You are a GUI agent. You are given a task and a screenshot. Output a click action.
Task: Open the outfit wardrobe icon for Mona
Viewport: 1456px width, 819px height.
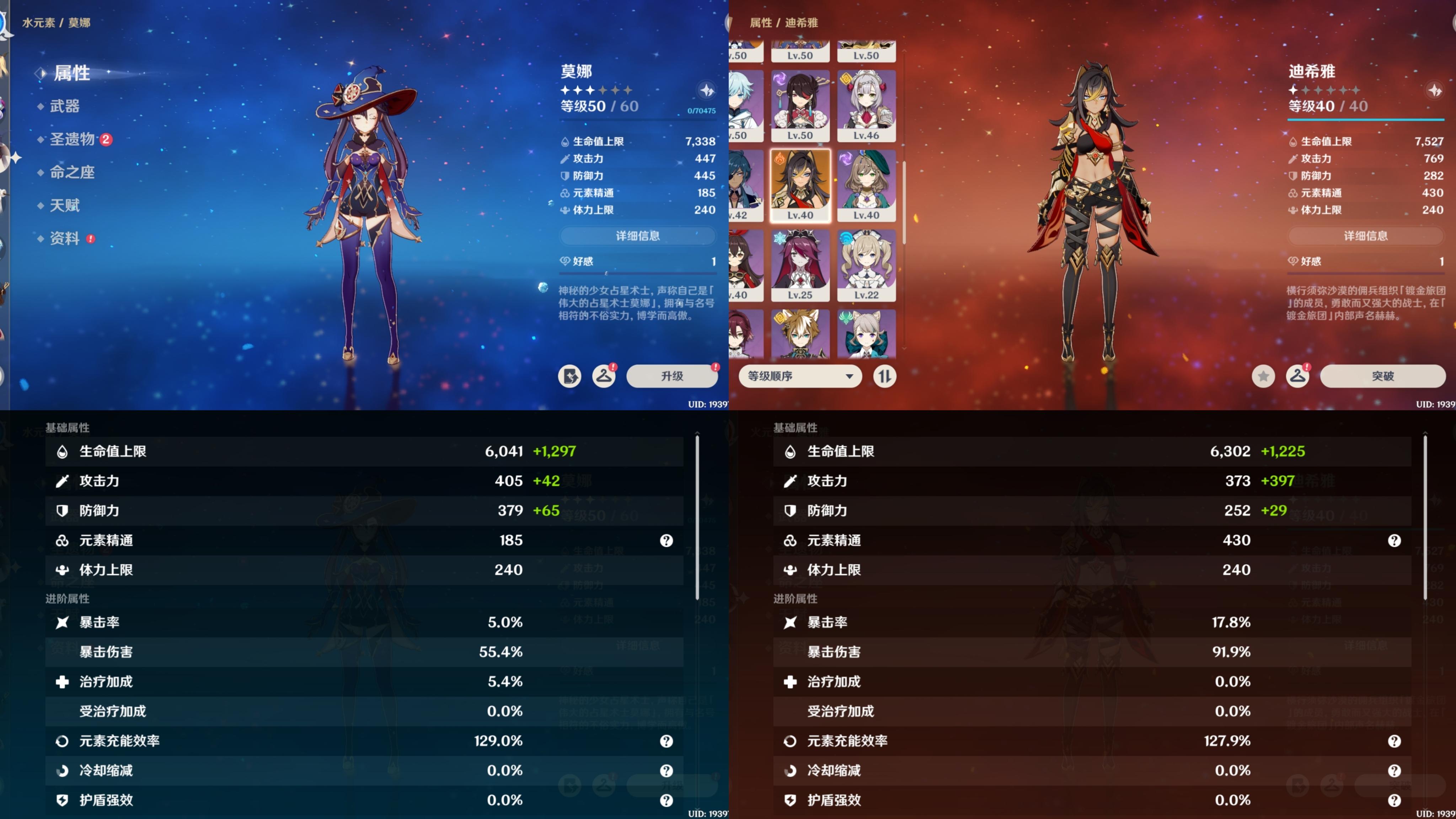point(604,375)
